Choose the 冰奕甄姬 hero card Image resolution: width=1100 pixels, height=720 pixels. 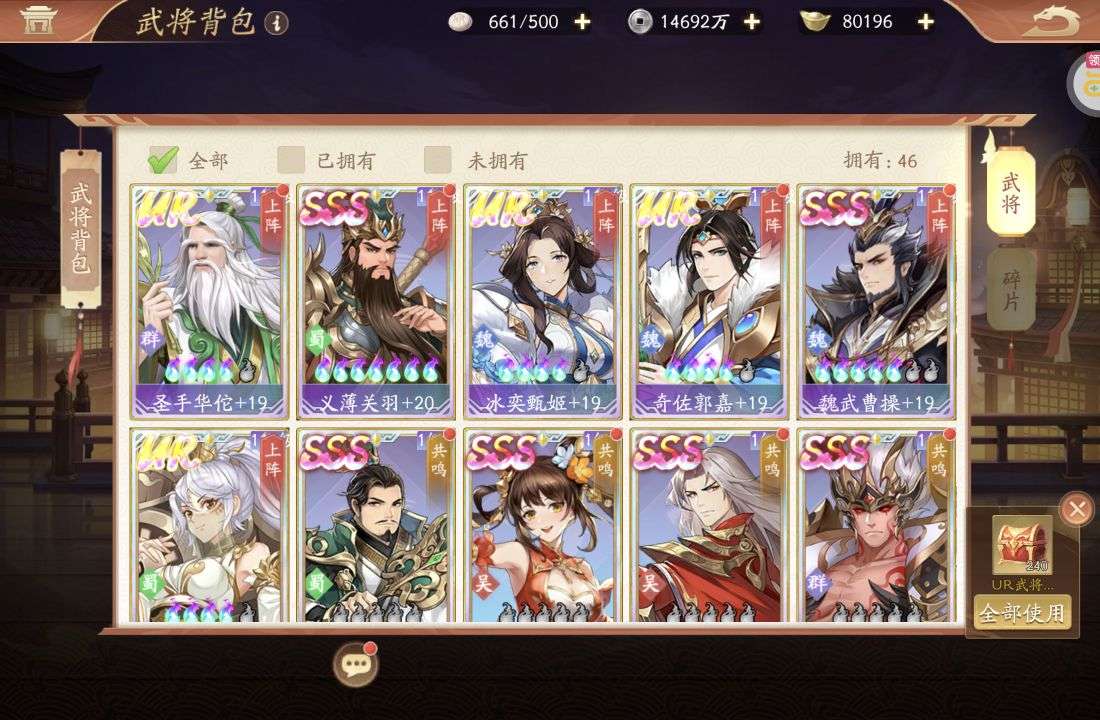pyautogui.click(x=543, y=302)
